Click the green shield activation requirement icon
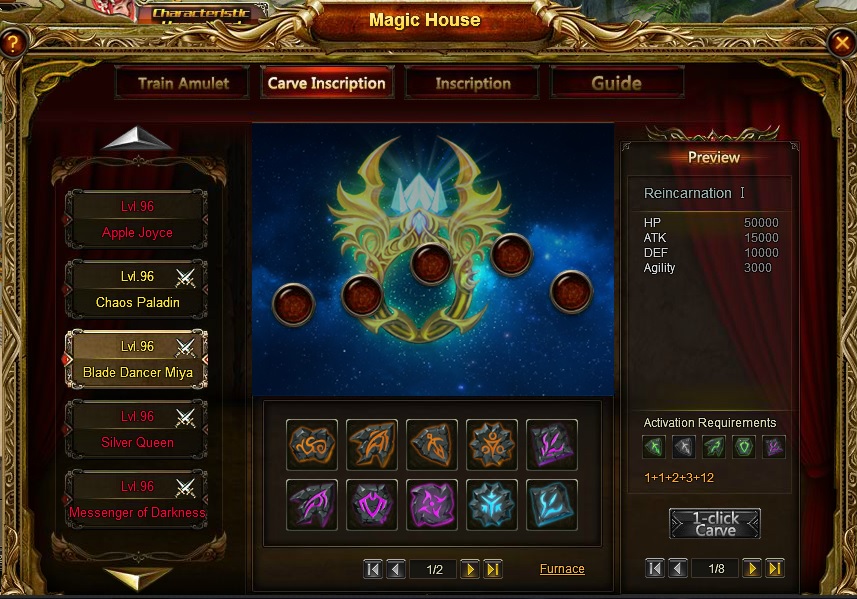 [743, 447]
